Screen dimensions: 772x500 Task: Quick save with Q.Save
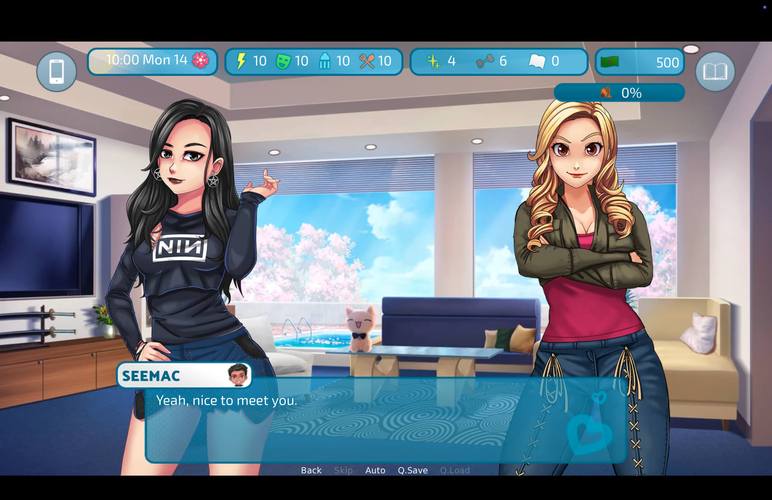(412, 470)
